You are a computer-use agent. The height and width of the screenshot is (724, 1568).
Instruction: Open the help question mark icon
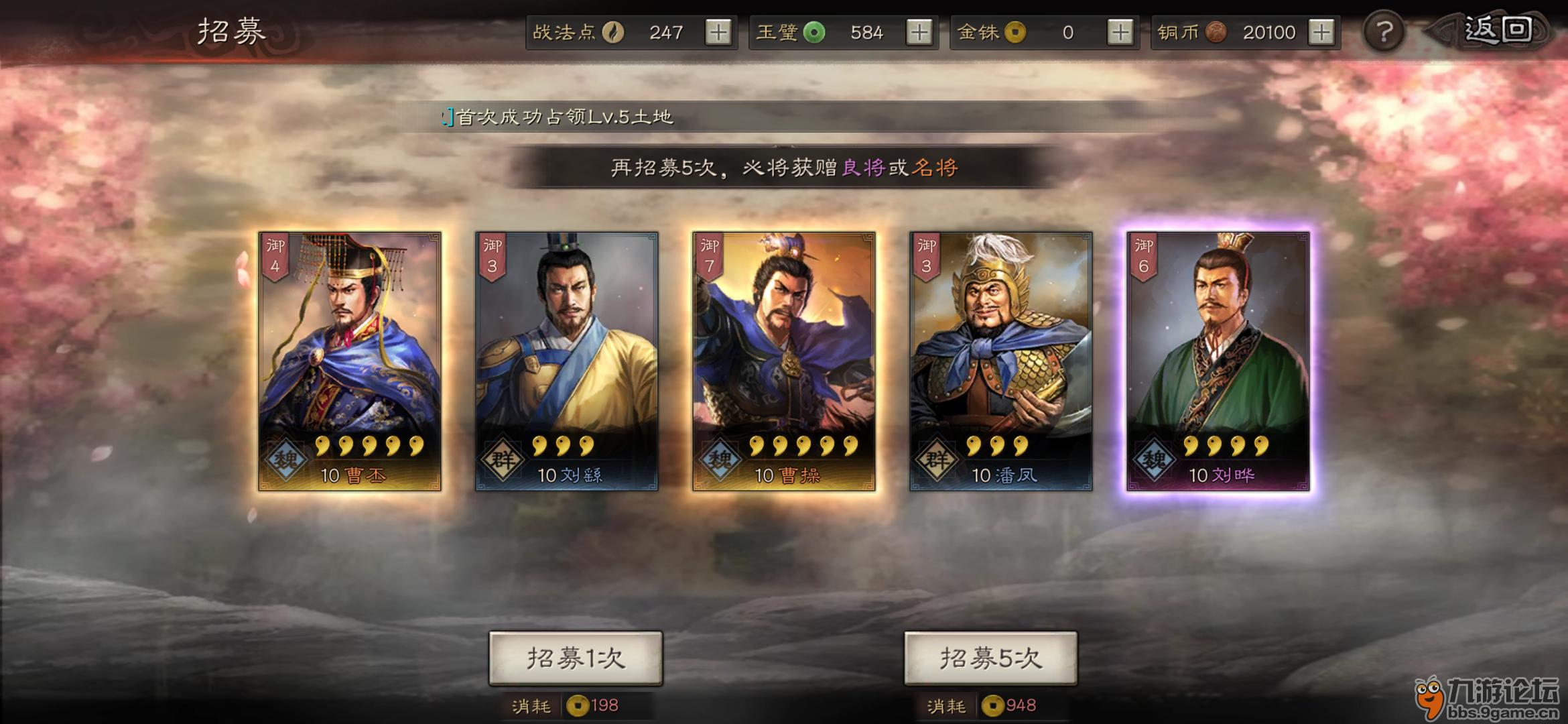point(1383,32)
